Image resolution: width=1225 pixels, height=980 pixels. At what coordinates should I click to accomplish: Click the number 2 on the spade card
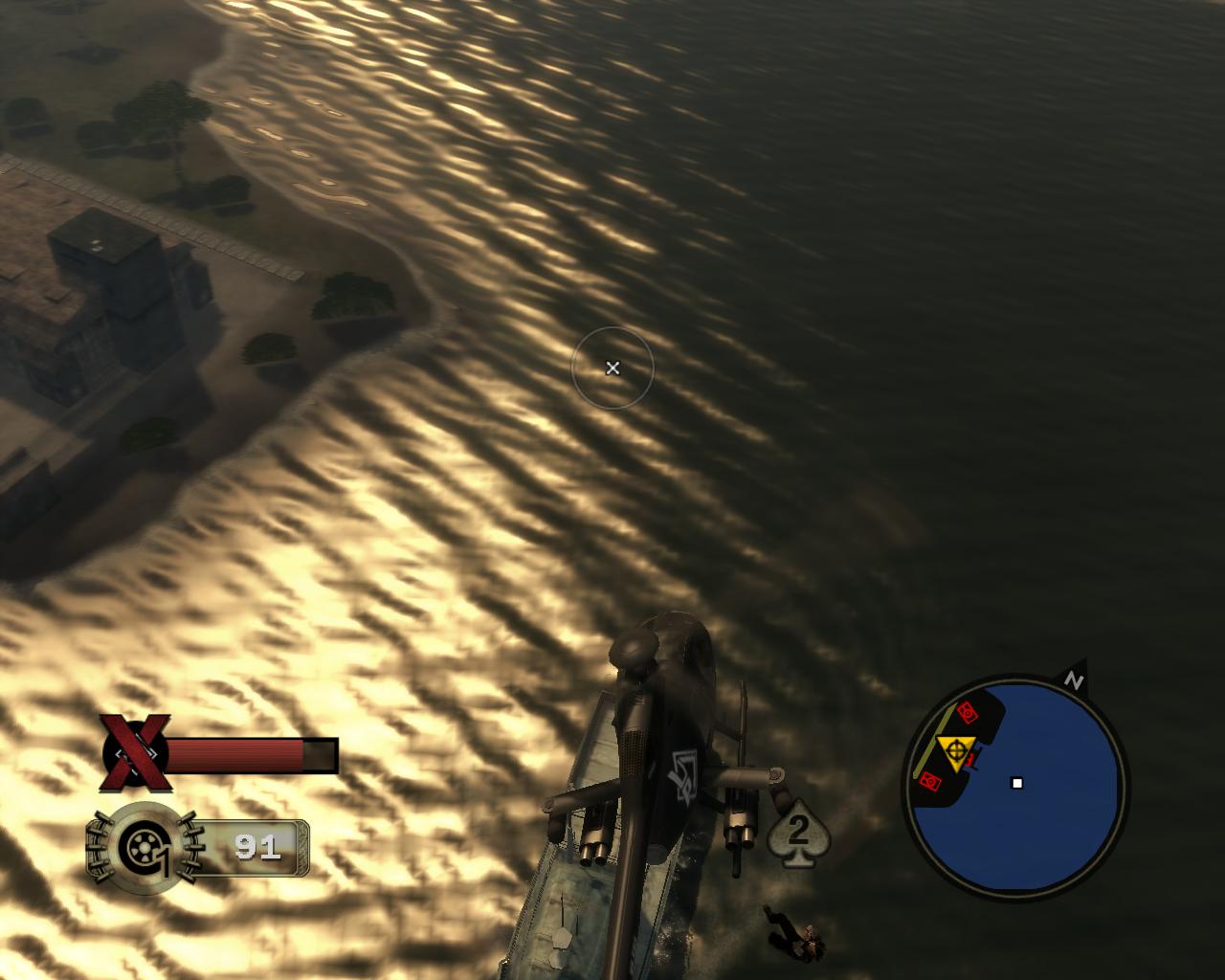798,828
